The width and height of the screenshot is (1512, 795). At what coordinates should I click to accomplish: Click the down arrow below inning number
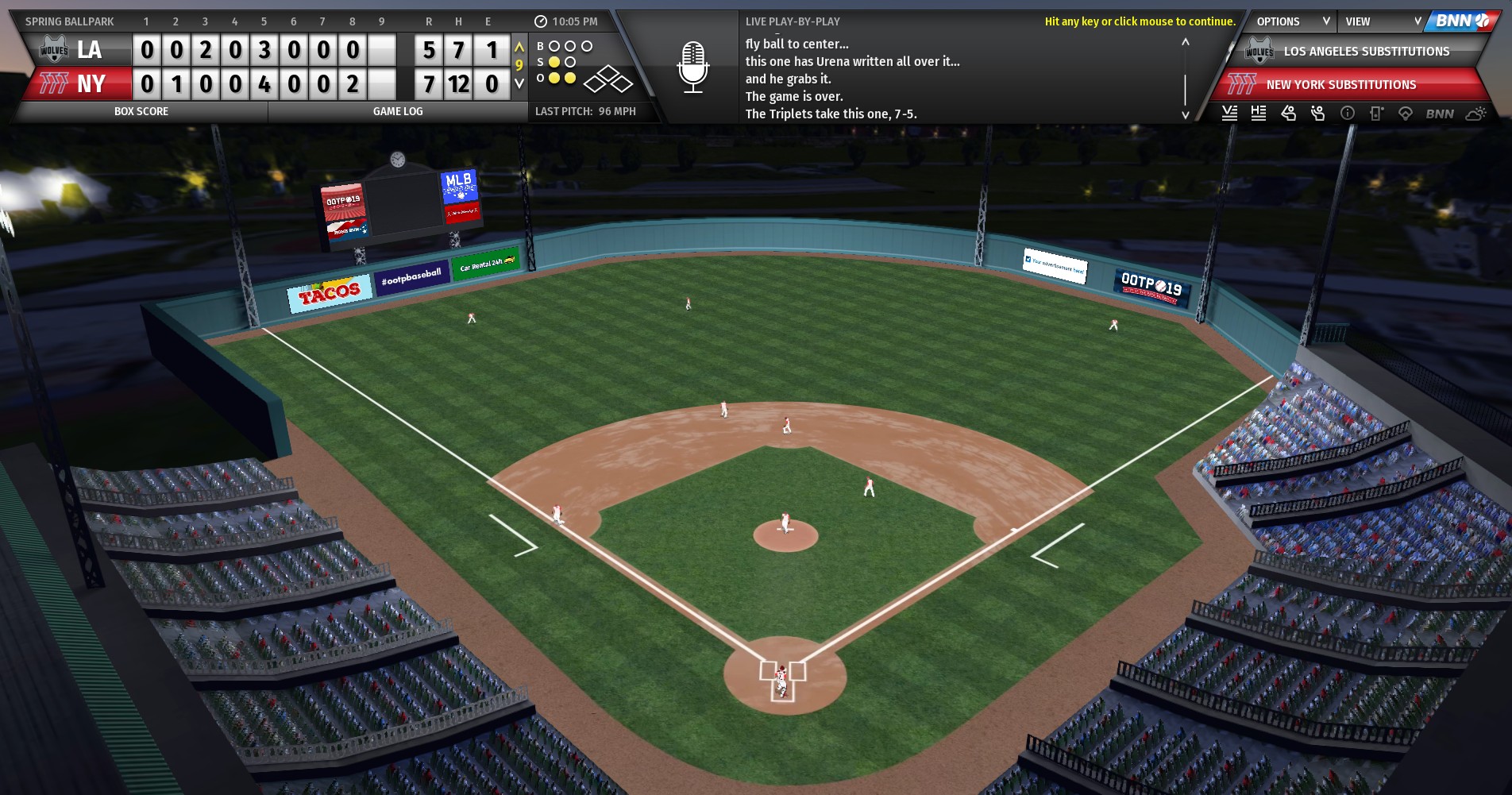[x=519, y=83]
